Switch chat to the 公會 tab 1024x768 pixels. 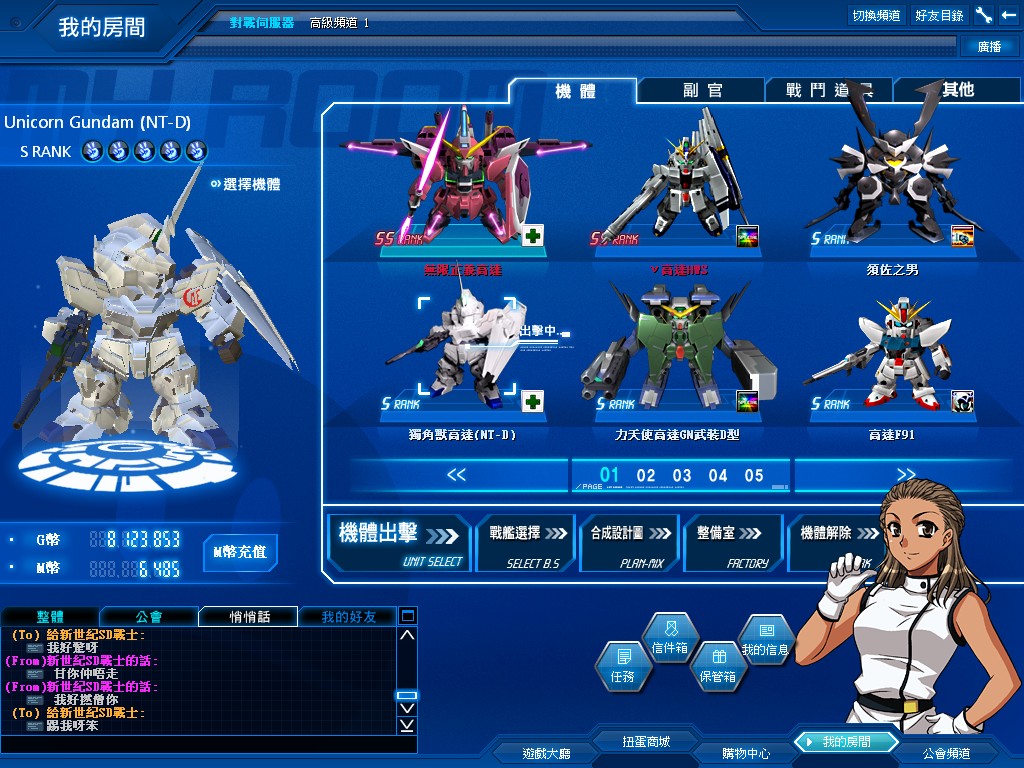coord(148,617)
